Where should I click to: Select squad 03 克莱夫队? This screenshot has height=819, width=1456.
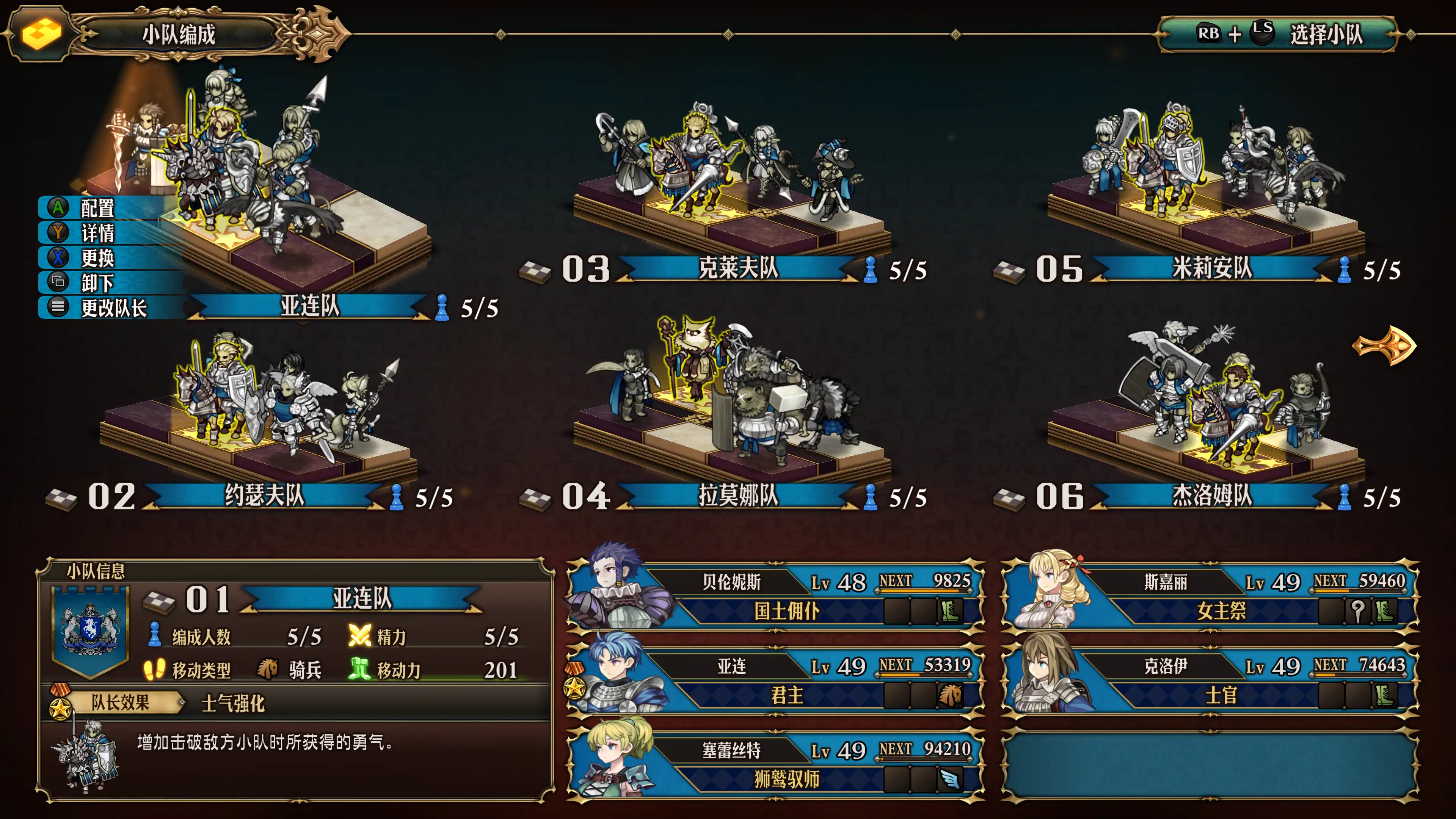[737, 268]
